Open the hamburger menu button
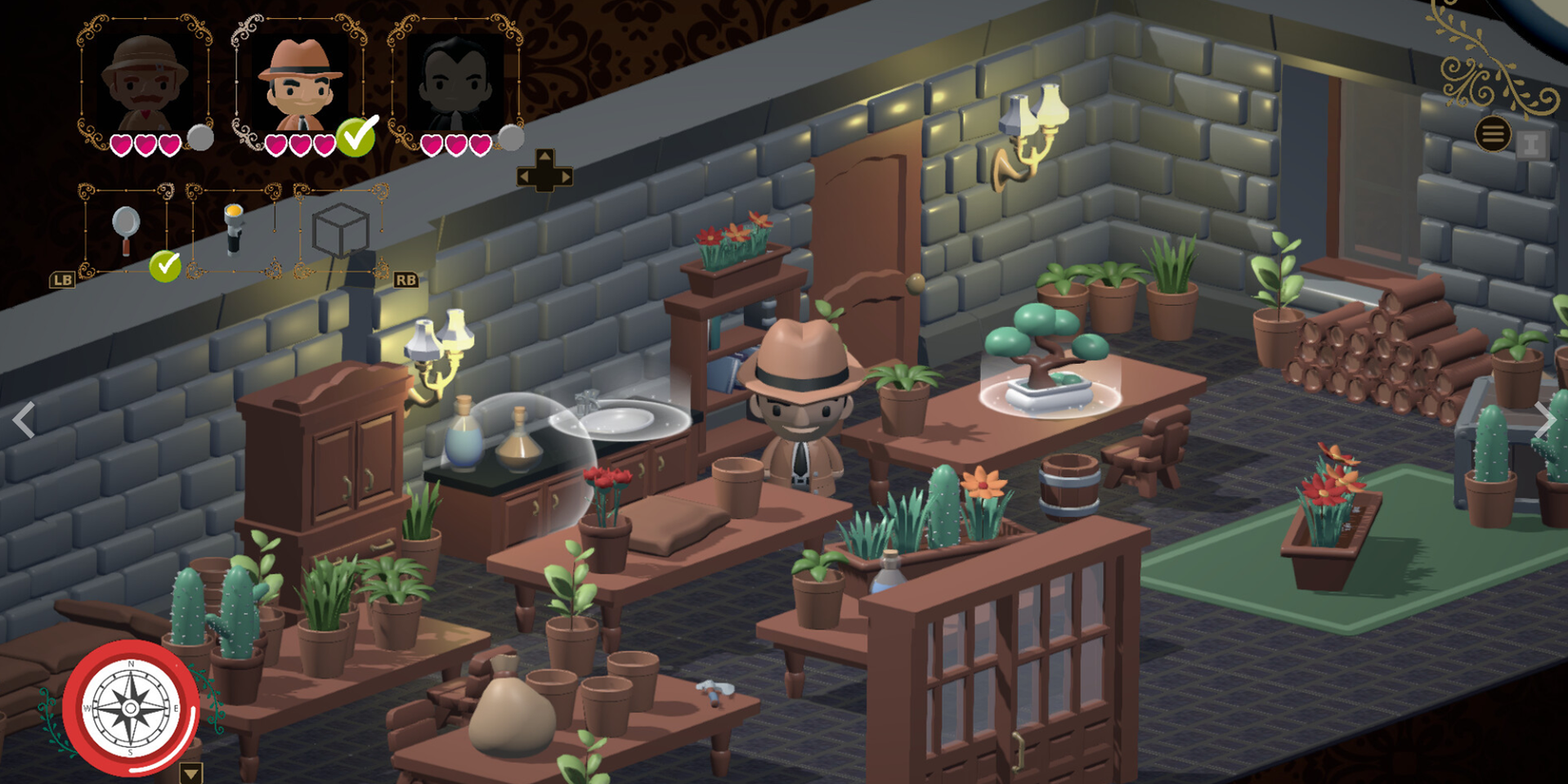This screenshot has height=784, width=1568. click(x=1493, y=135)
